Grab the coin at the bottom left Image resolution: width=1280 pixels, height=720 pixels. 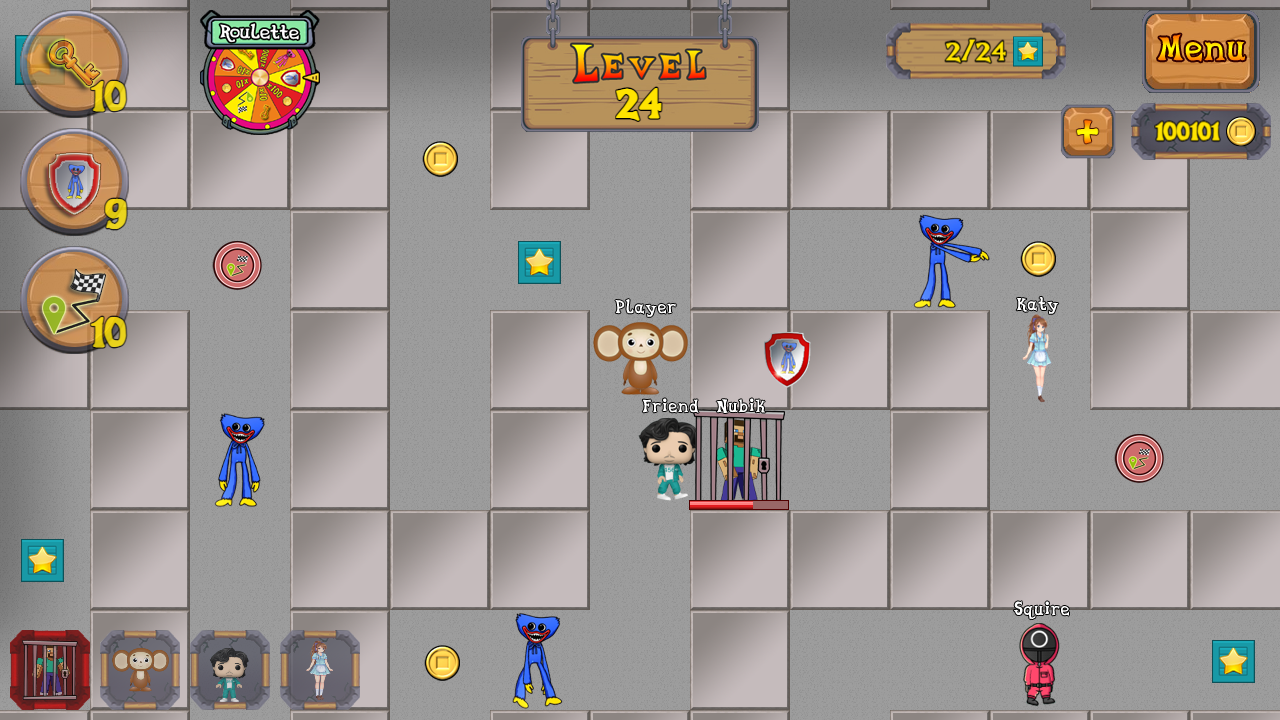tap(441, 661)
